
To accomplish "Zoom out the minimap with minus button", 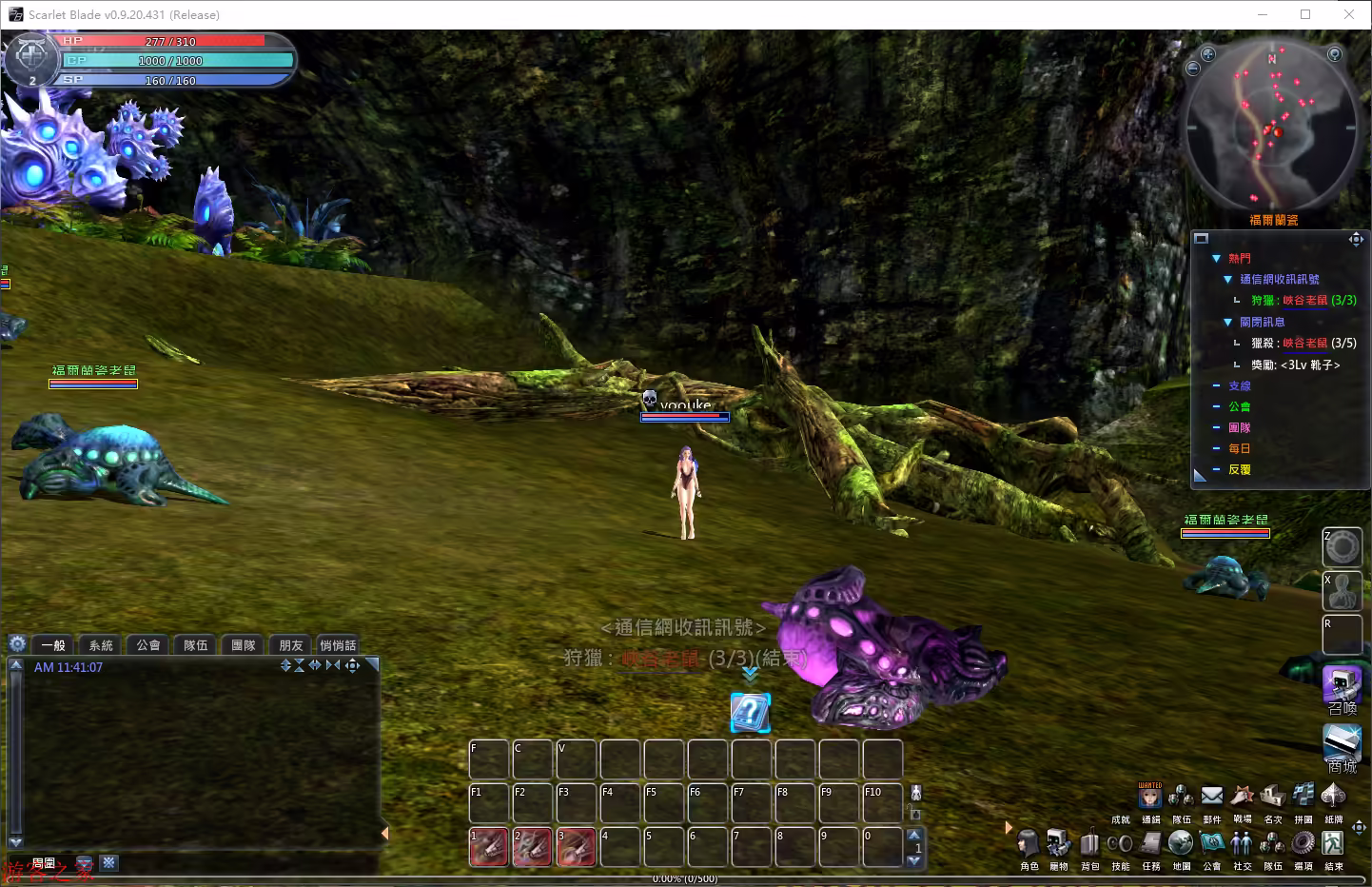I will coord(1194,69).
